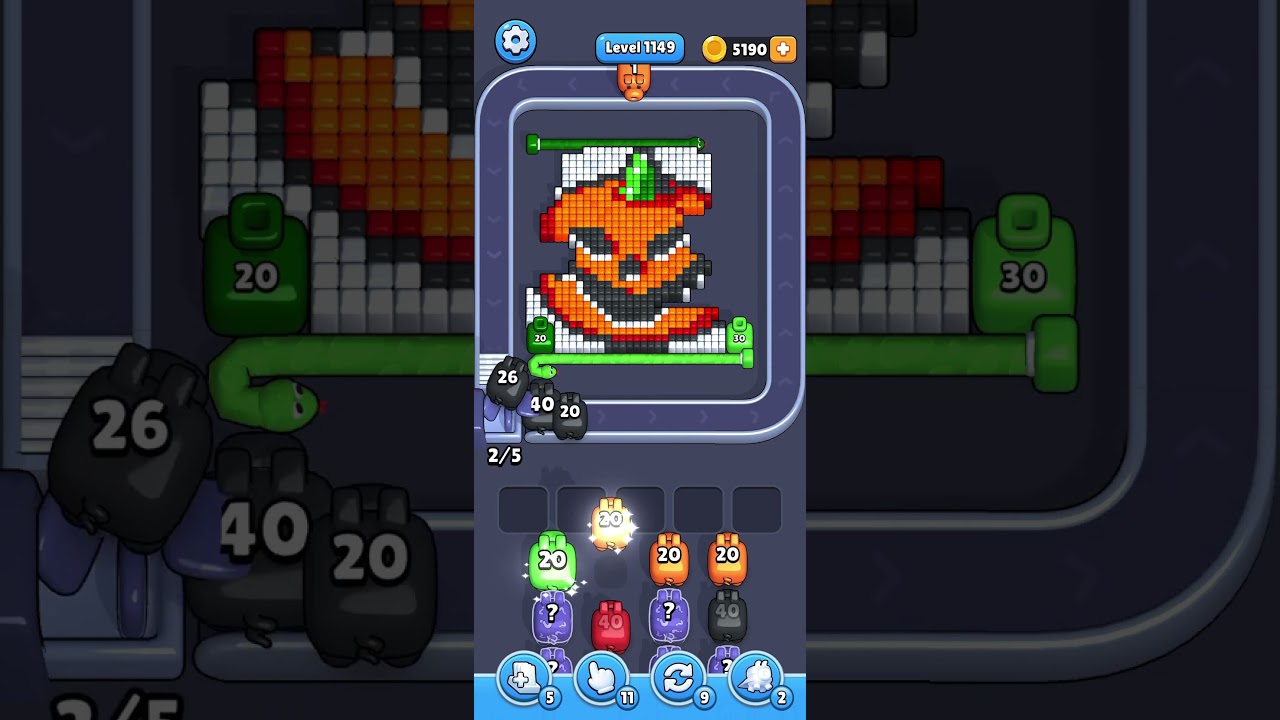Activate the hand tap power-up
This screenshot has height=720, width=1280.
[611, 678]
